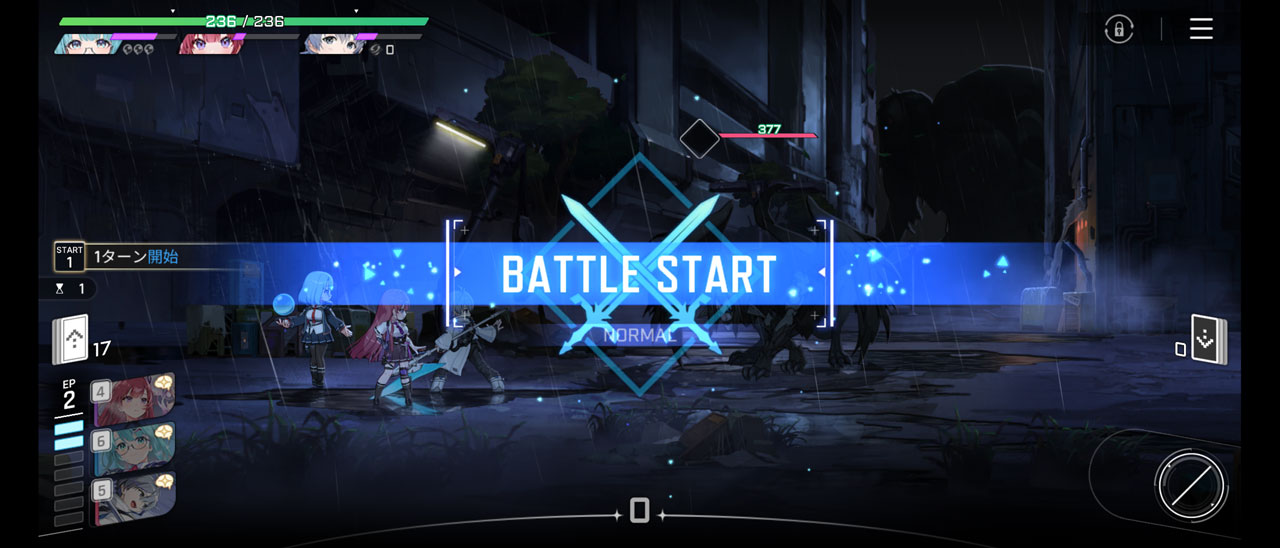Select the teal-haired glasses character card numbered 6
1280x548 pixels.
133,447
